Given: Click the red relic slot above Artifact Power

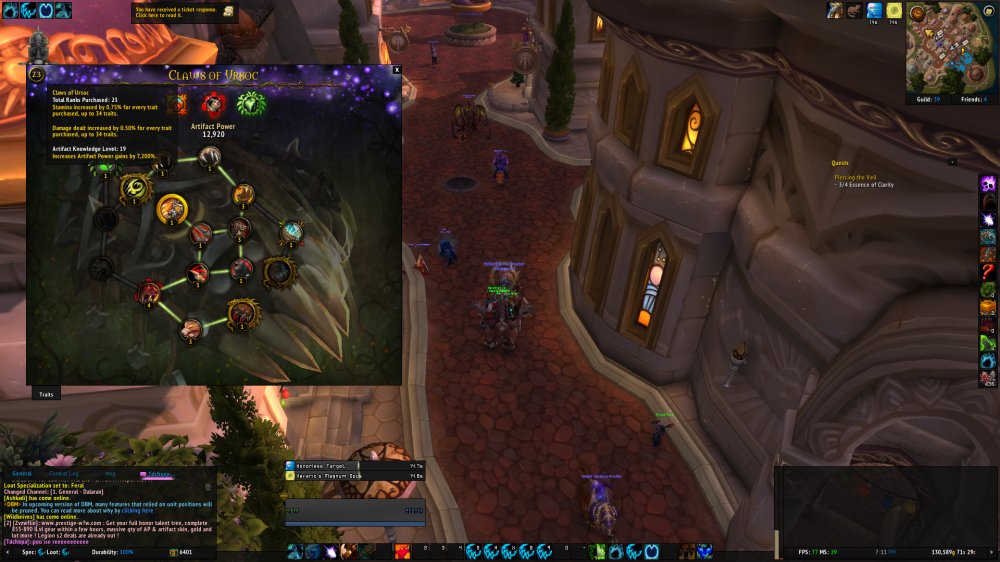Looking at the screenshot, I should click(x=211, y=103).
